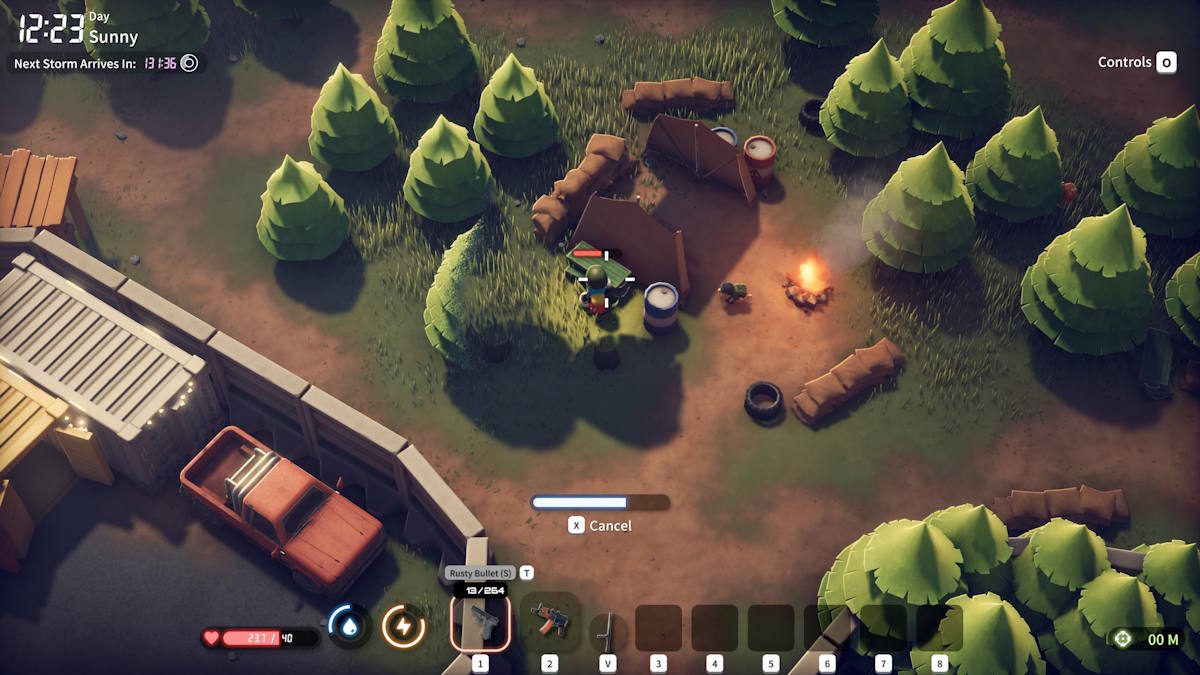The image size is (1200, 675).
Task: Equip the AK rifle in hotbar slot 2
Action: pyautogui.click(x=549, y=621)
